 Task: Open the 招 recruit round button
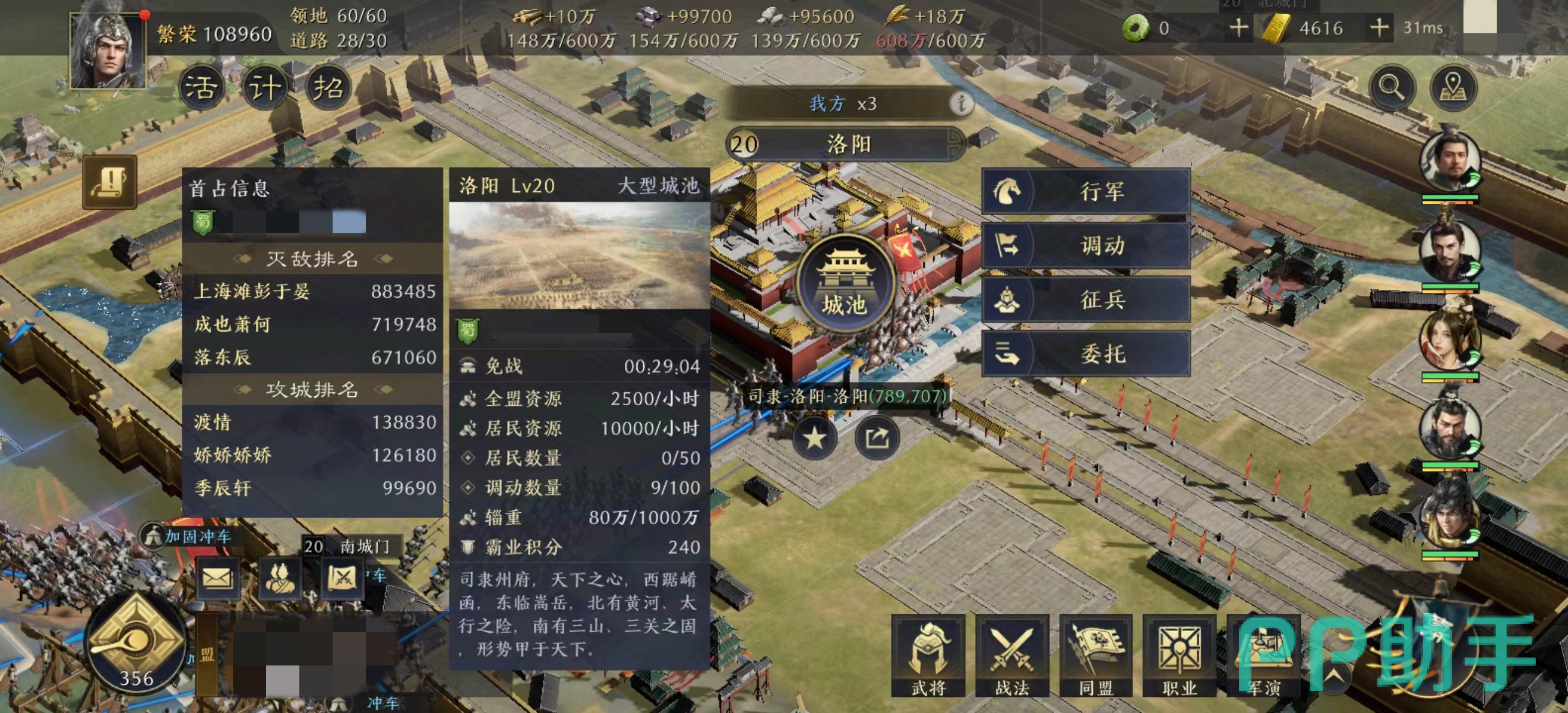(x=328, y=88)
